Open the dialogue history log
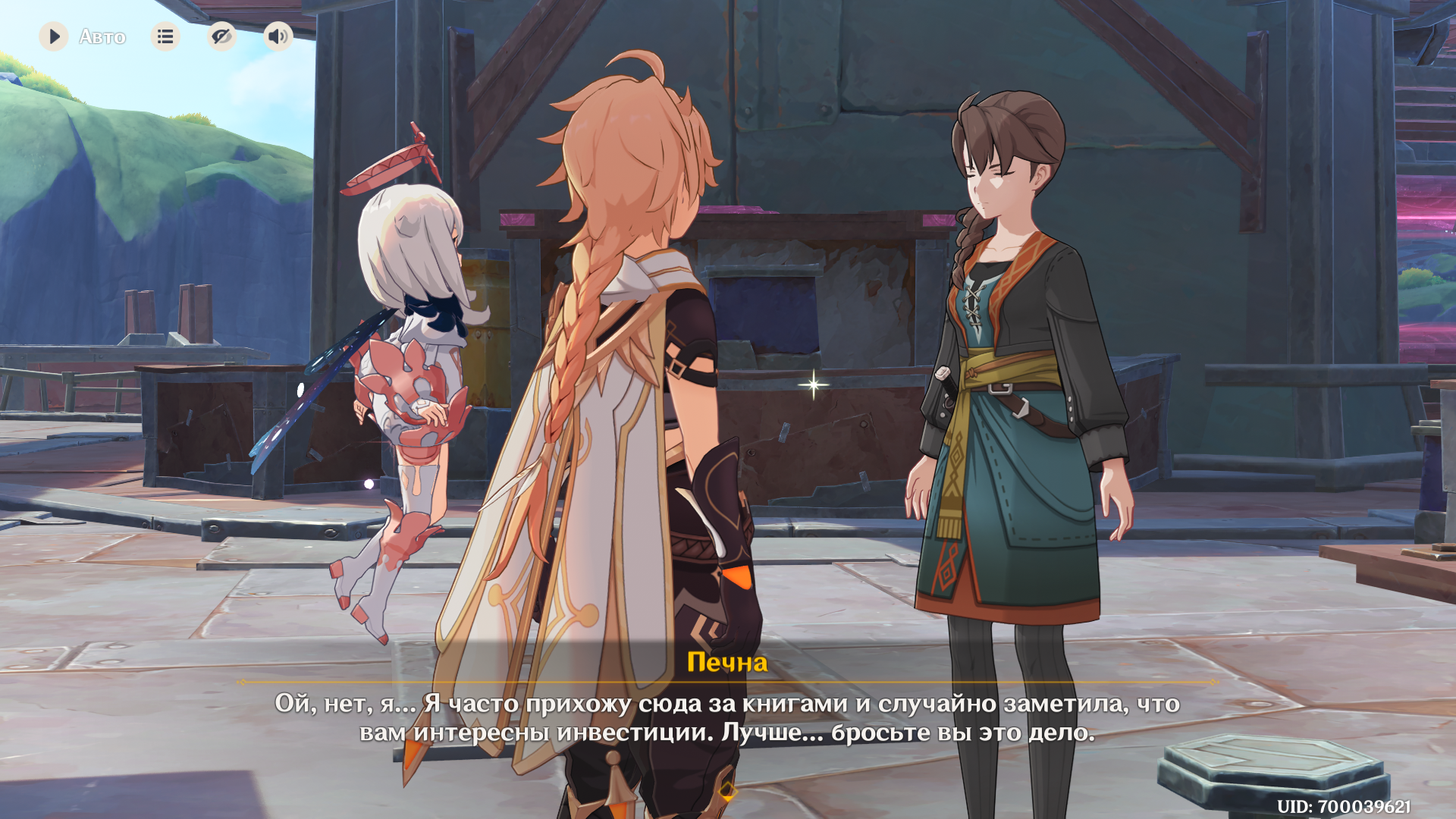1456x819 pixels. (x=165, y=36)
